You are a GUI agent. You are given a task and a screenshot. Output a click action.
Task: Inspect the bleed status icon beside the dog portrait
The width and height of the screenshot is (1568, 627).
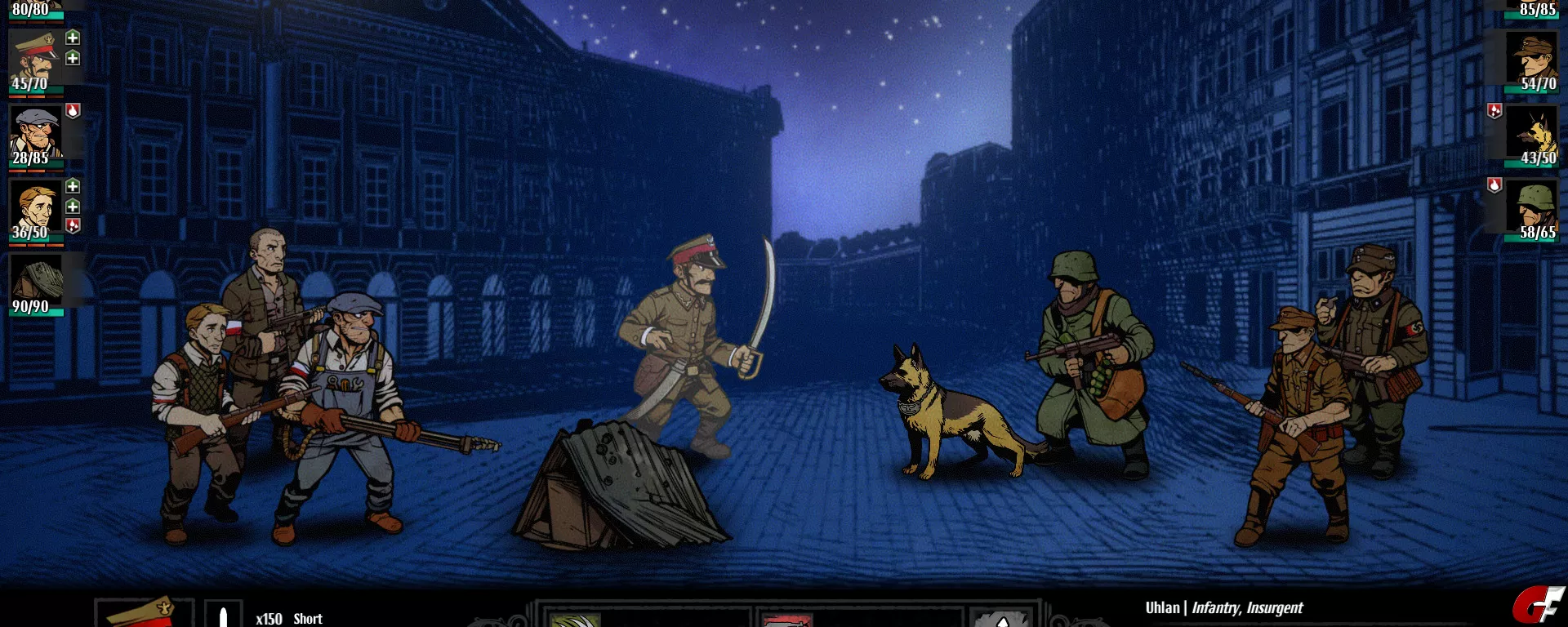(x=1494, y=111)
